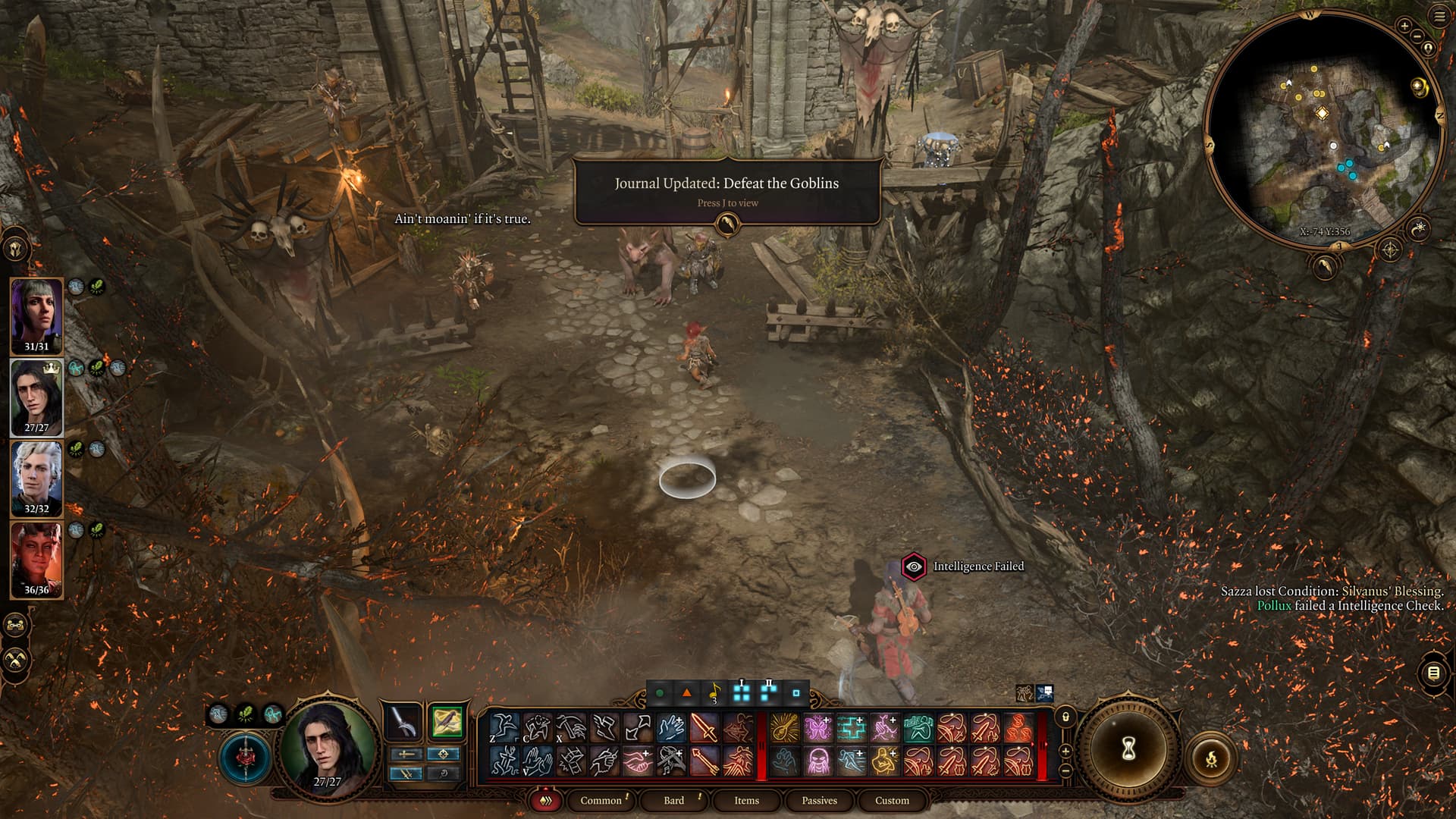Zoom in the minimap

[1404, 27]
